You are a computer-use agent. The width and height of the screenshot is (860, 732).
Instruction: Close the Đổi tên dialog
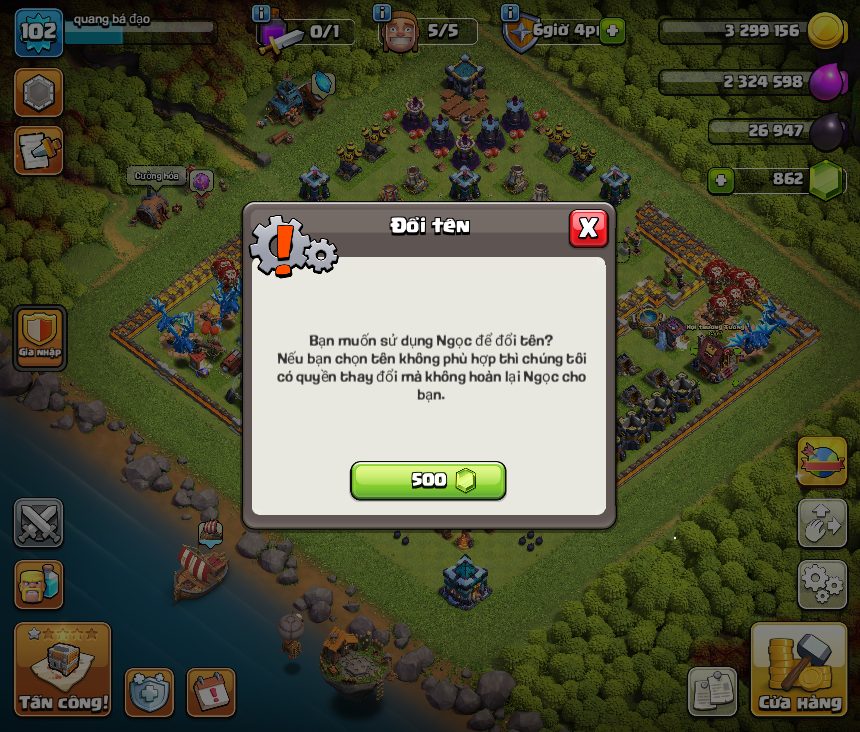pyautogui.click(x=588, y=228)
